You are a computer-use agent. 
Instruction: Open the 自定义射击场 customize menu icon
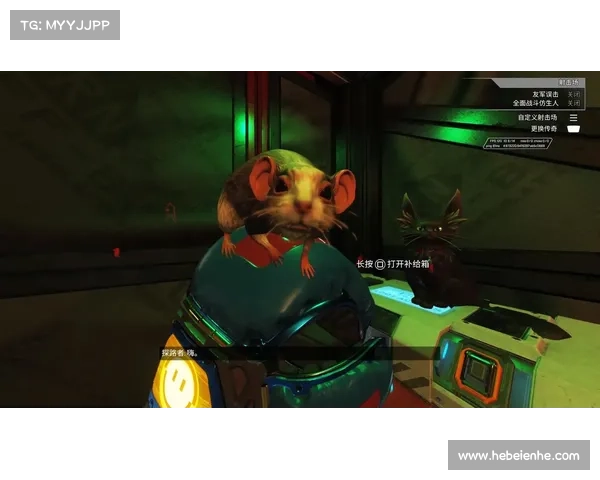[574, 117]
